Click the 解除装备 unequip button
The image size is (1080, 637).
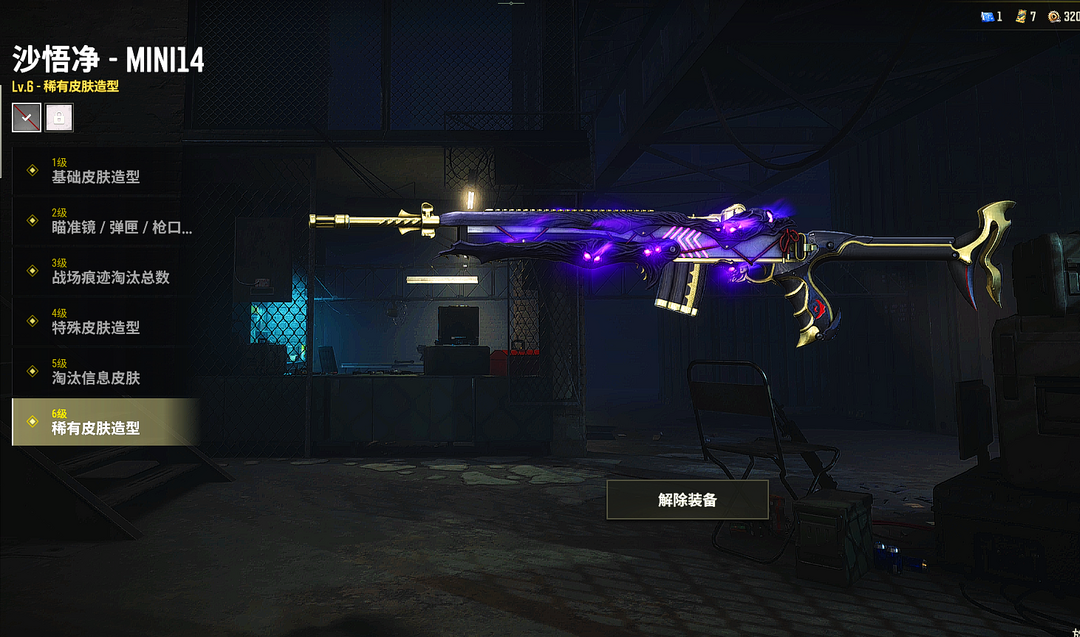click(687, 500)
